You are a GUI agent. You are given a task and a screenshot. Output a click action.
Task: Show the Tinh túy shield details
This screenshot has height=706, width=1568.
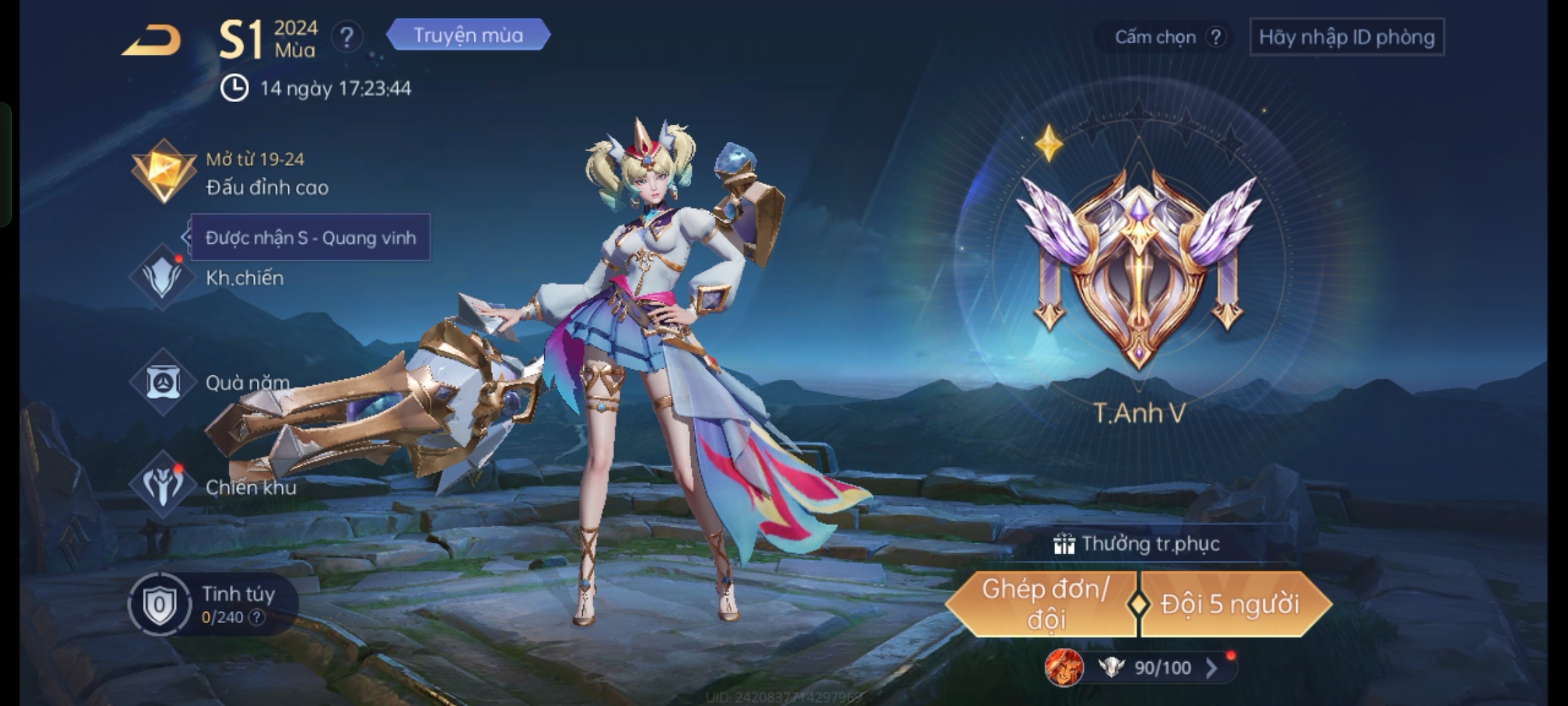(159, 605)
